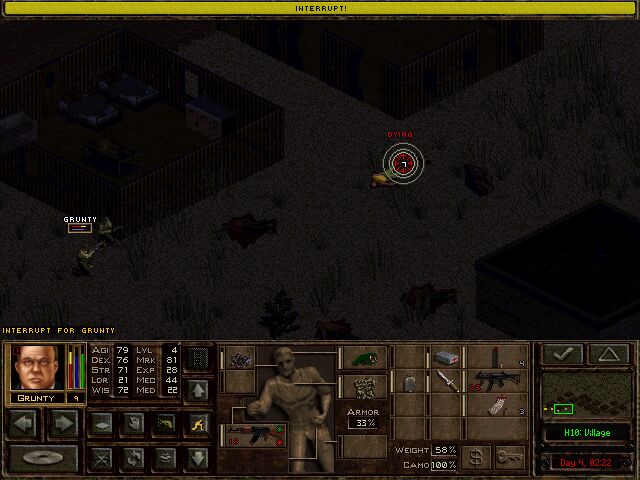The width and height of the screenshot is (640, 480).
Task: Select the camouflage vest slot
Action: pos(363,386)
